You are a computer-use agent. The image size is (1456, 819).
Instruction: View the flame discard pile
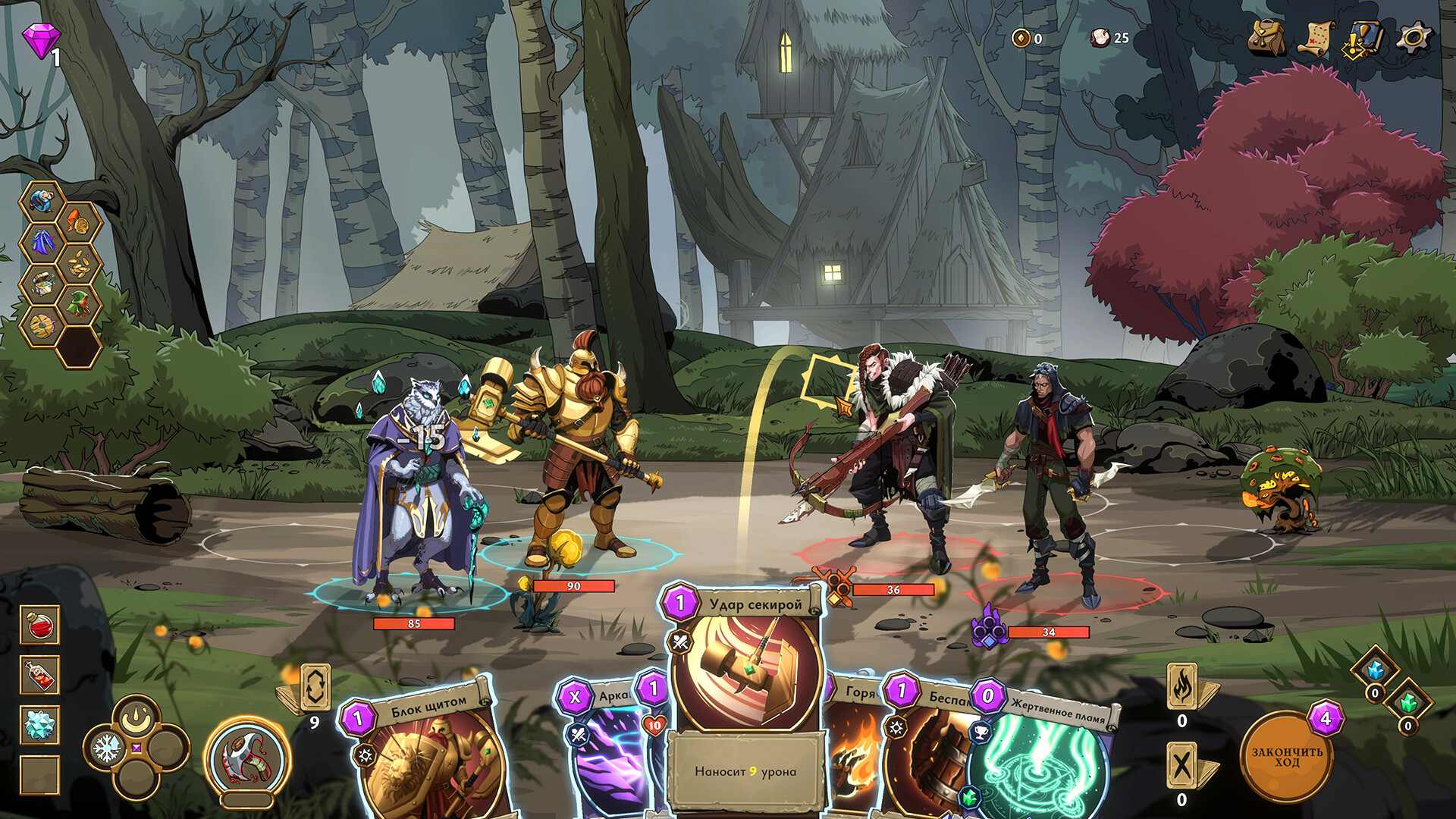coord(1182,686)
